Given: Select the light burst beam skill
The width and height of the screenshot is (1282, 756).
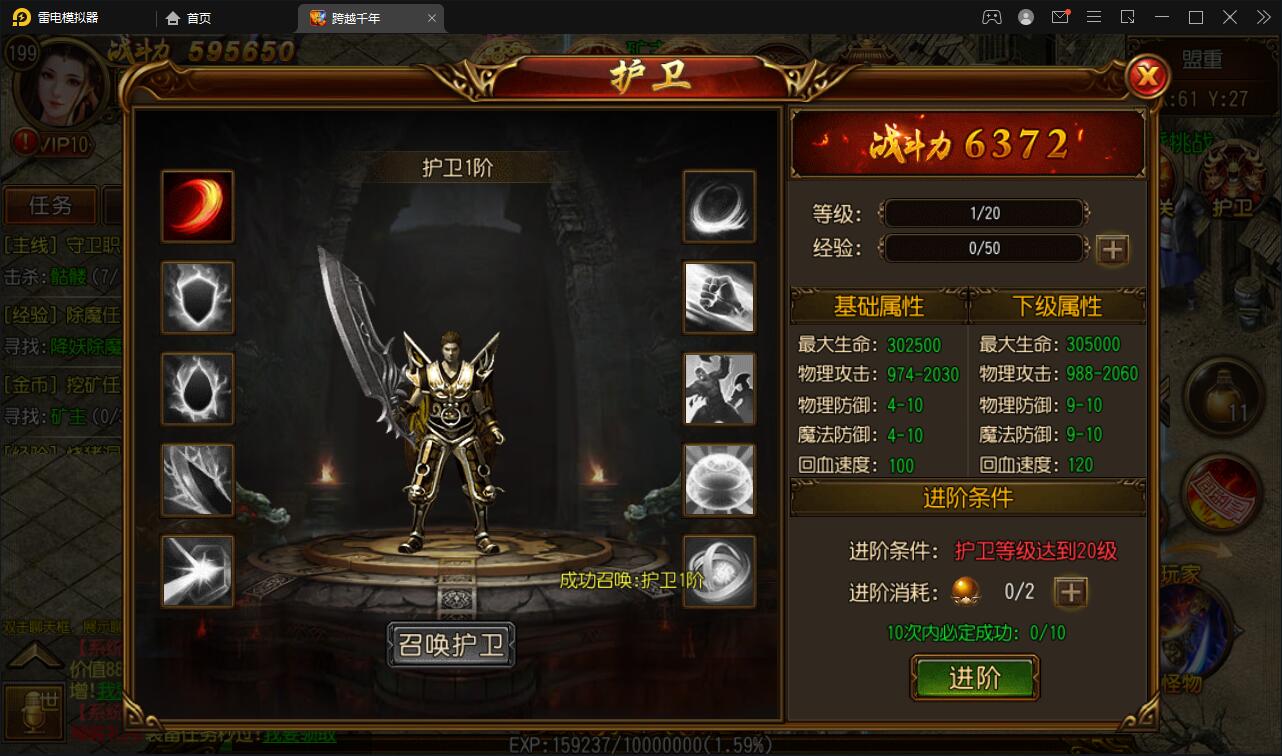Looking at the screenshot, I should point(198,571).
